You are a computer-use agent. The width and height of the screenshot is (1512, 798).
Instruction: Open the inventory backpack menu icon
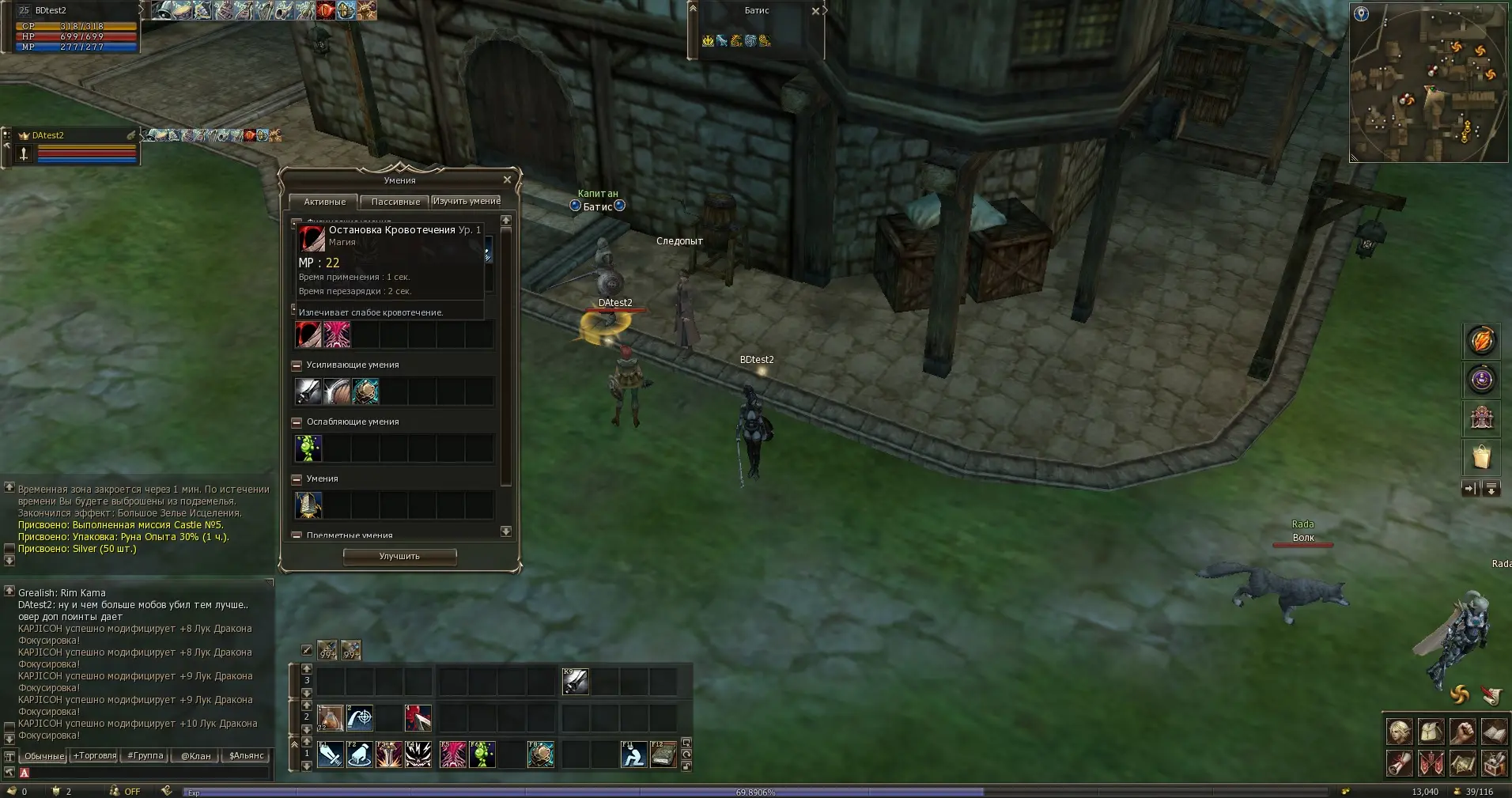[1431, 732]
